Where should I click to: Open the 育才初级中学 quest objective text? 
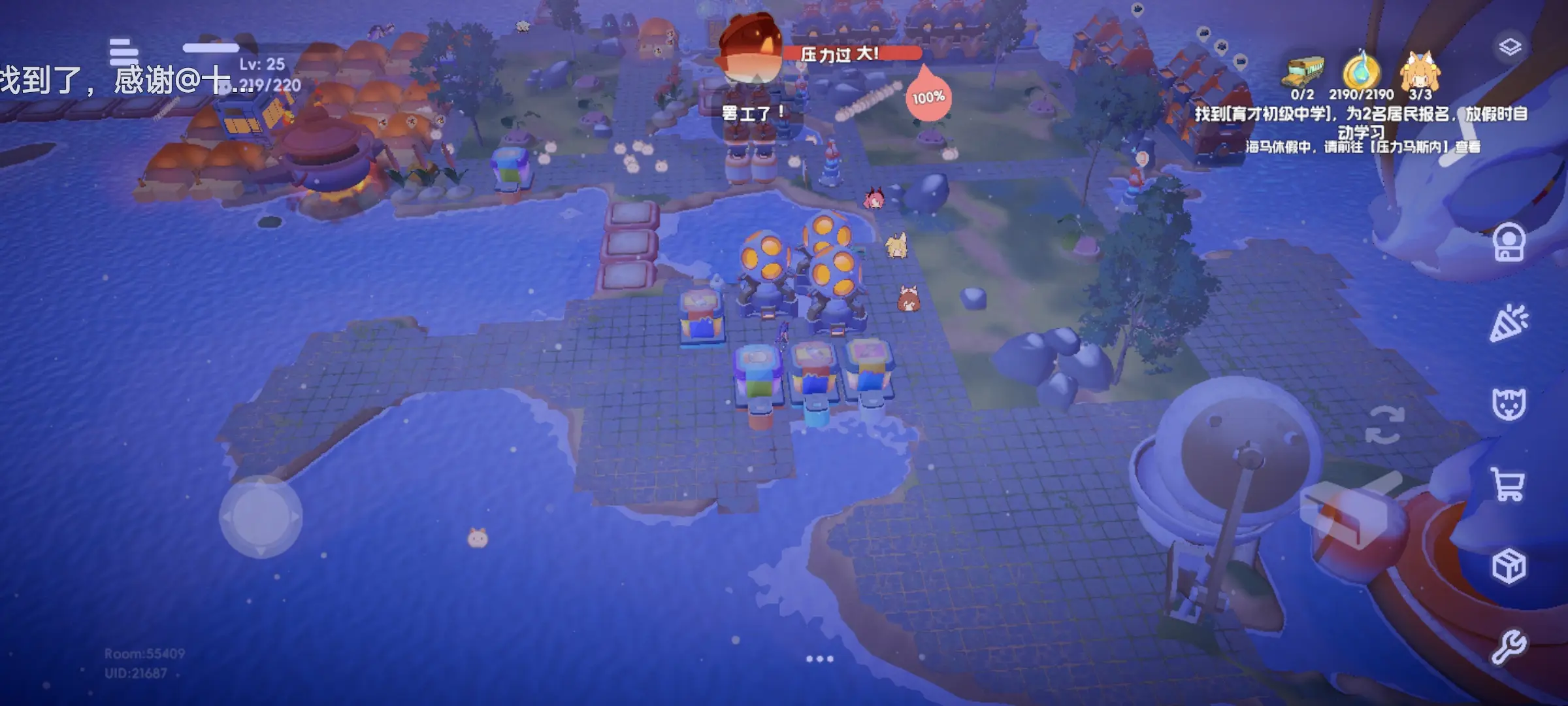point(1361,121)
